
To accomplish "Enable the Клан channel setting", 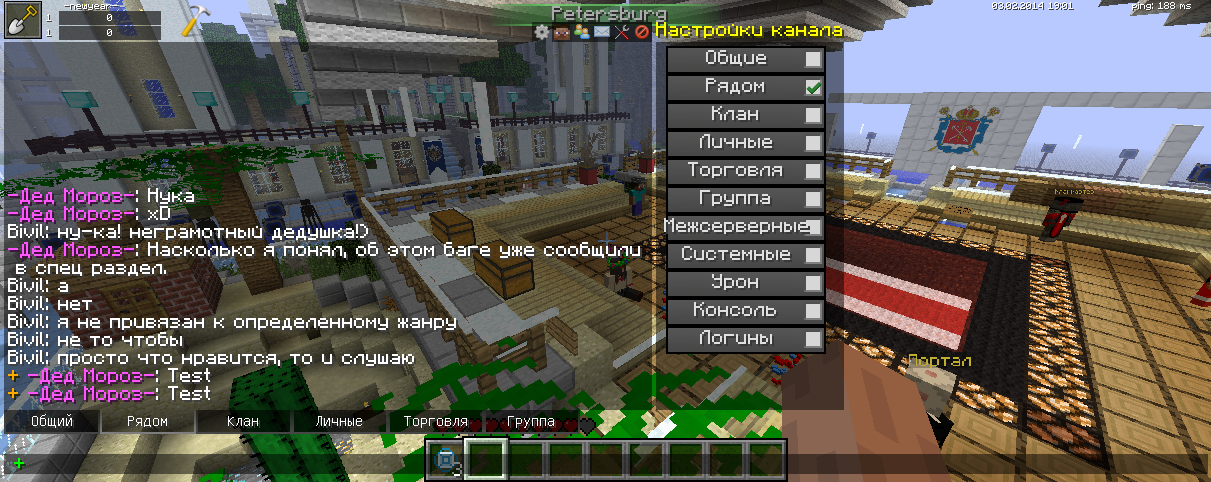I will pos(813,115).
